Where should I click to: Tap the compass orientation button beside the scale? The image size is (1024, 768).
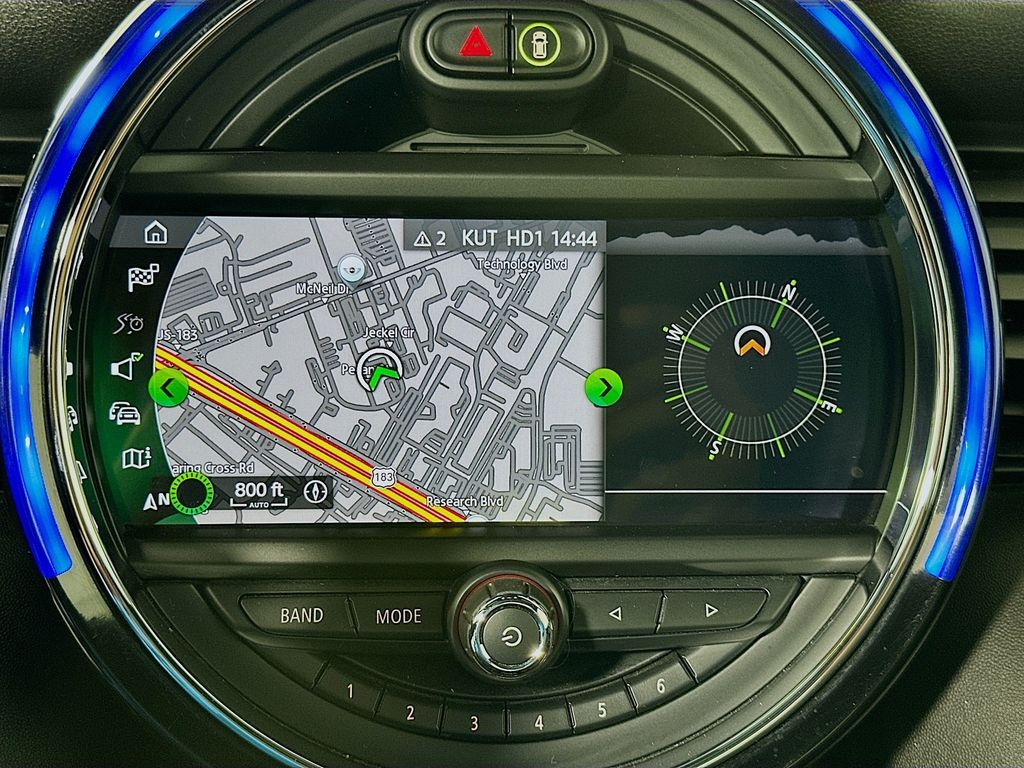coord(318,491)
